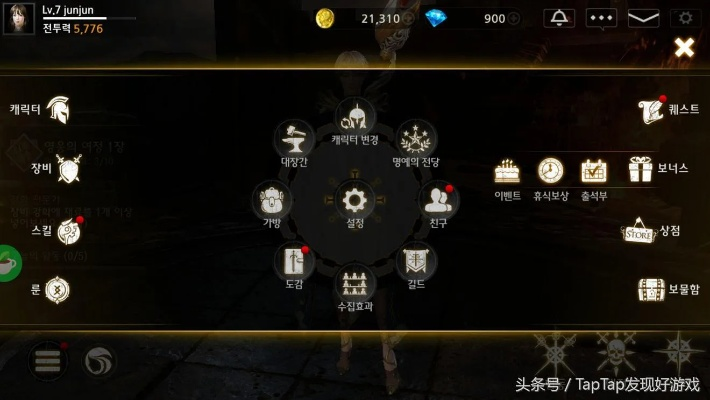Open the 도감 codex

tap(293, 262)
